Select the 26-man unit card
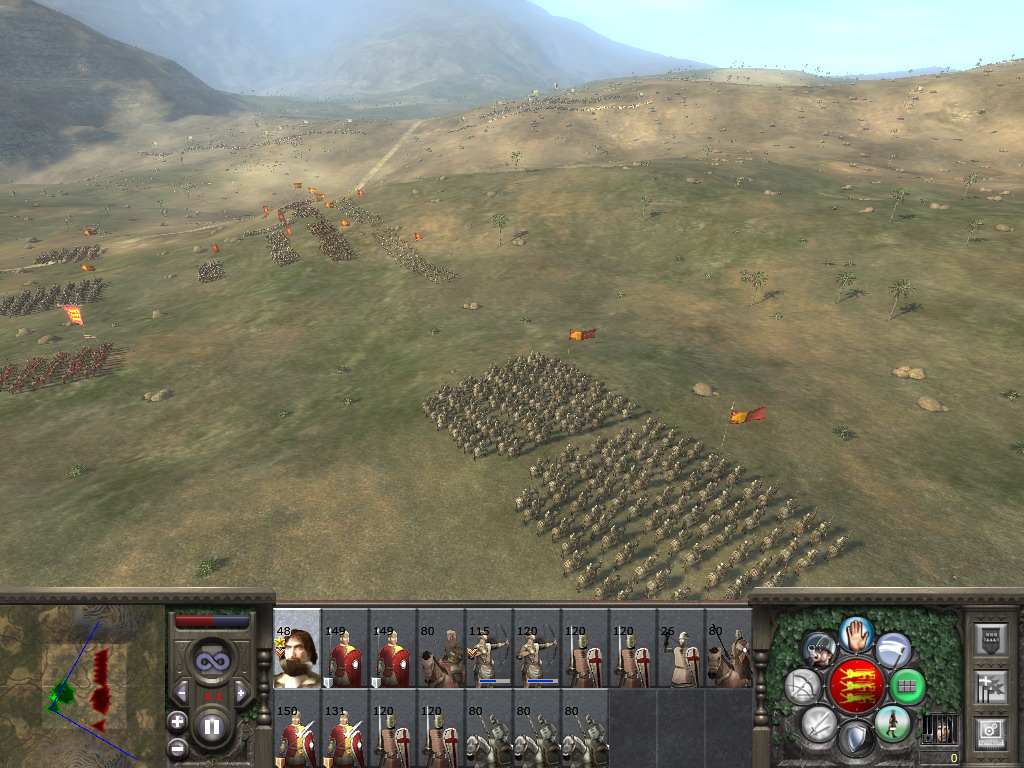 pyautogui.click(x=681, y=648)
